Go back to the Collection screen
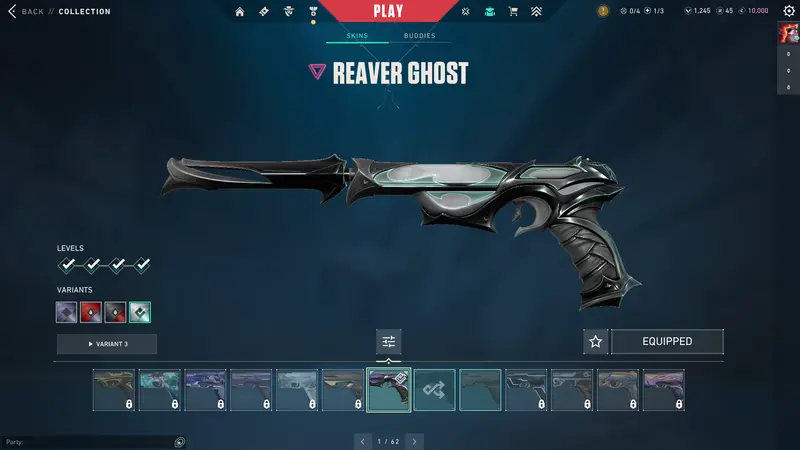Image resolution: width=800 pixels, height=450 pixels. pyautogui.click(x=26, y=11)
